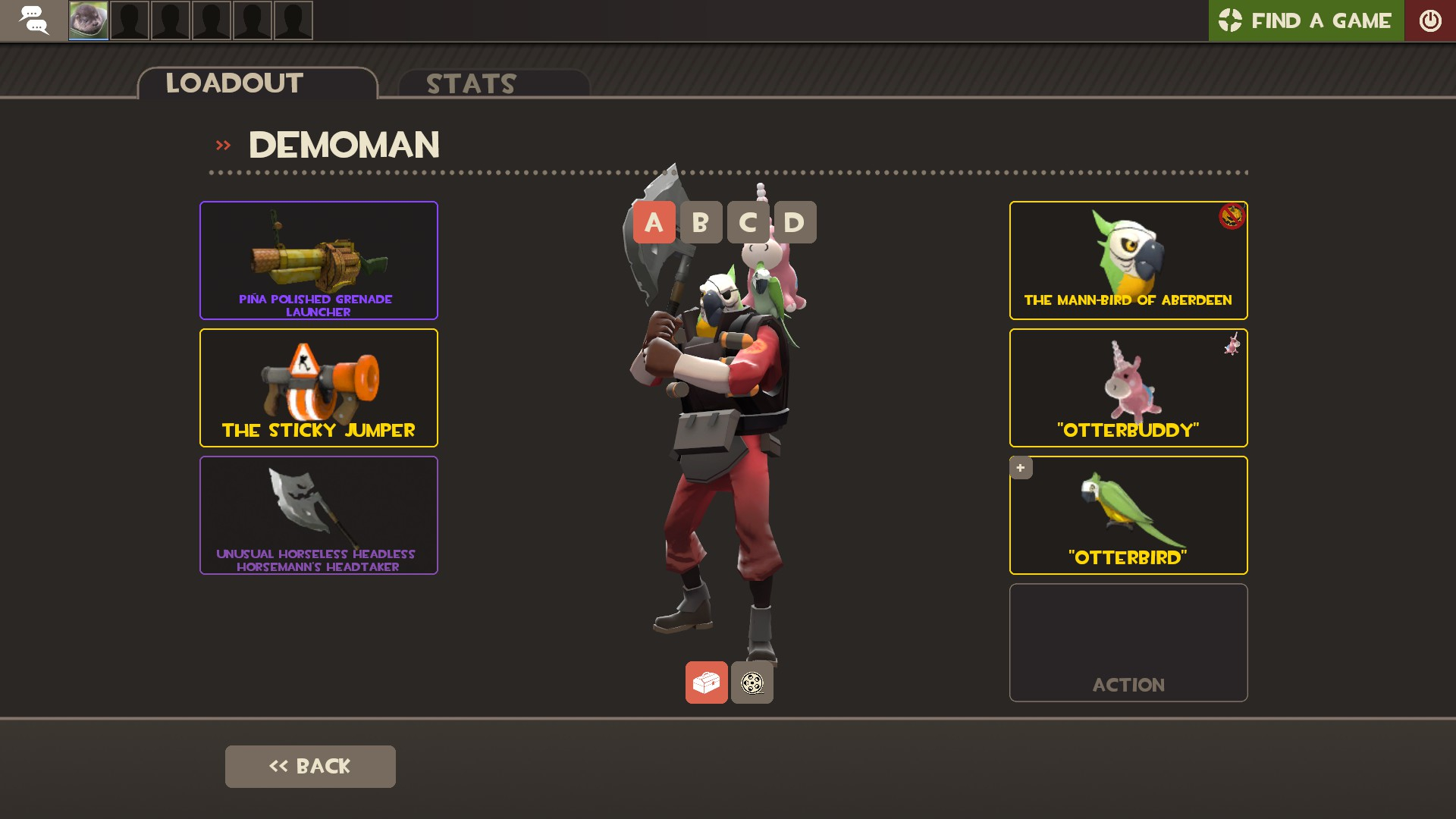Select the Loadout tab

[256, 83]
